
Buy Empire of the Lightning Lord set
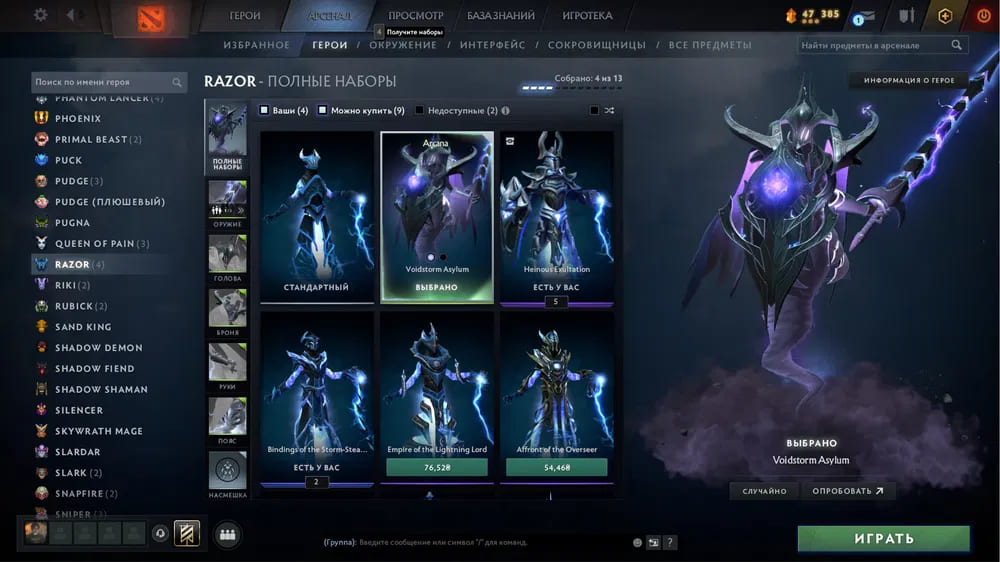(436, 467)
